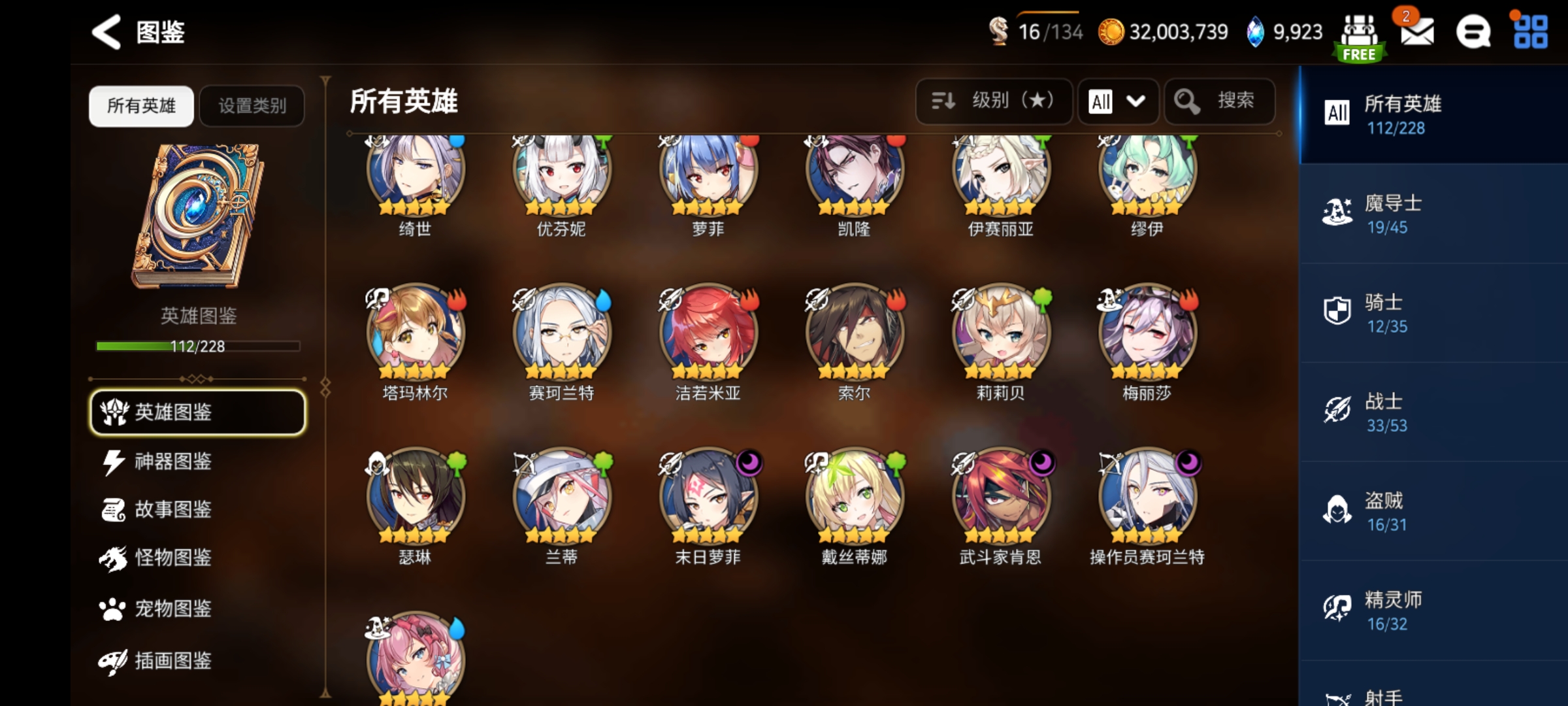Click the 搜索 search box
This screenshot has height=706, width=1568.
1219,101
